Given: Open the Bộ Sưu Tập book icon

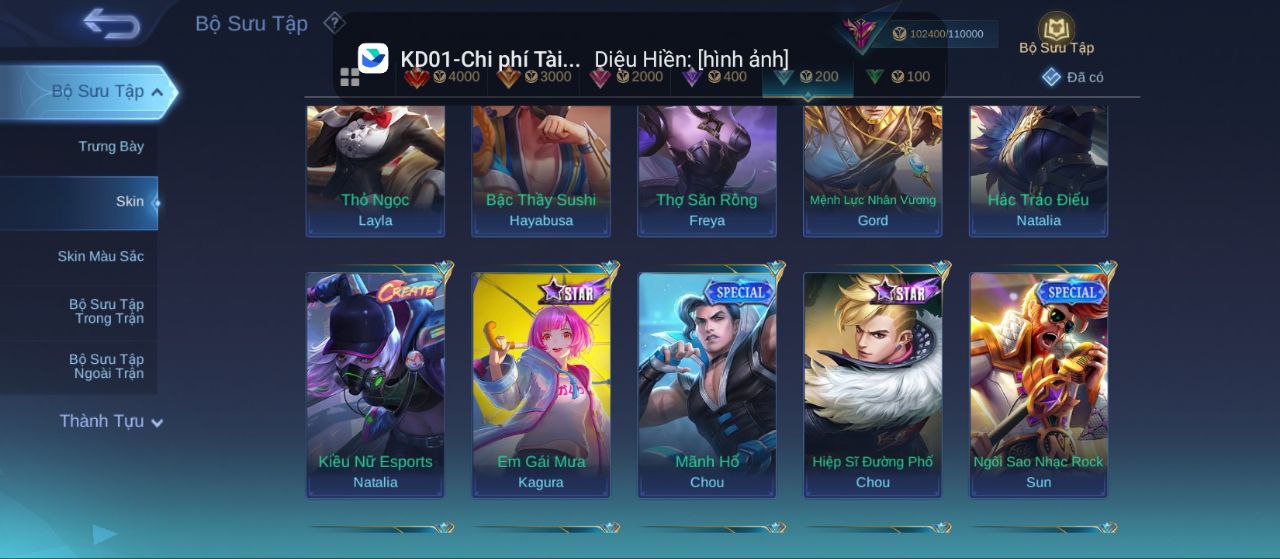Looking at the screenshot, I should point(1056,31).
